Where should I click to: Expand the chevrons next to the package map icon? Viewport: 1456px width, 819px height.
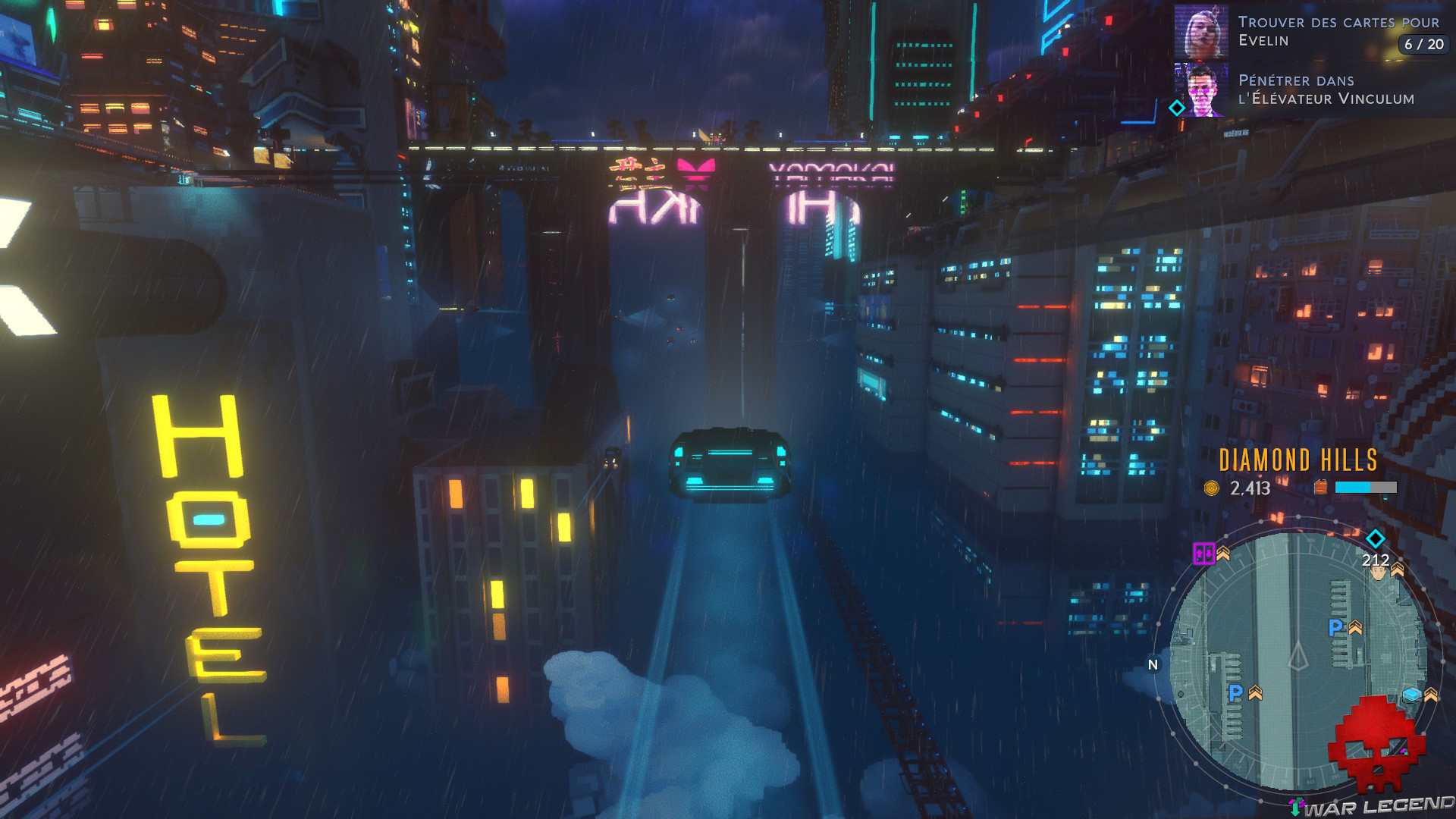point(1432,694)
